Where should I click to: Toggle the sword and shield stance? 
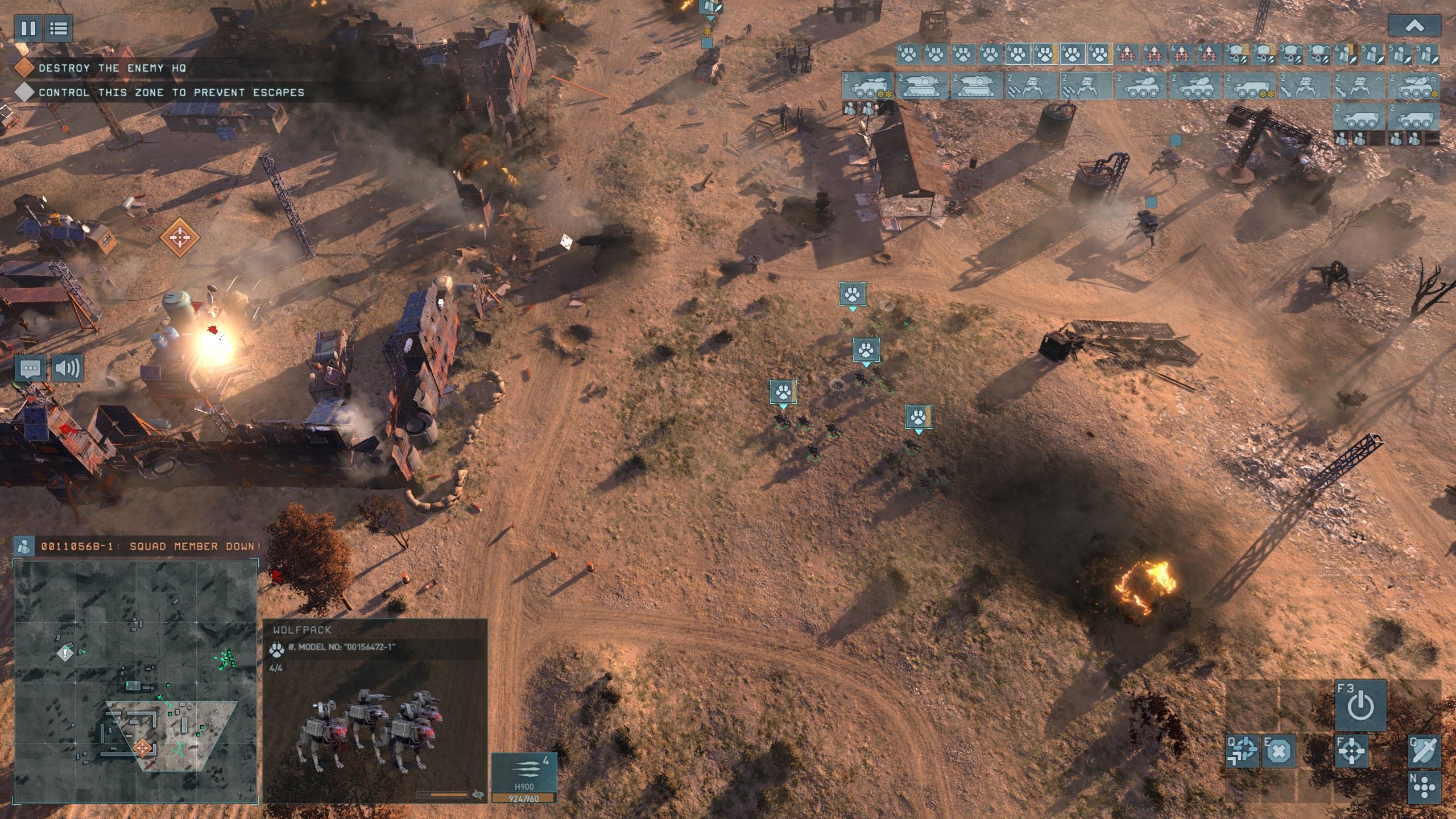tap(1424, 752)
